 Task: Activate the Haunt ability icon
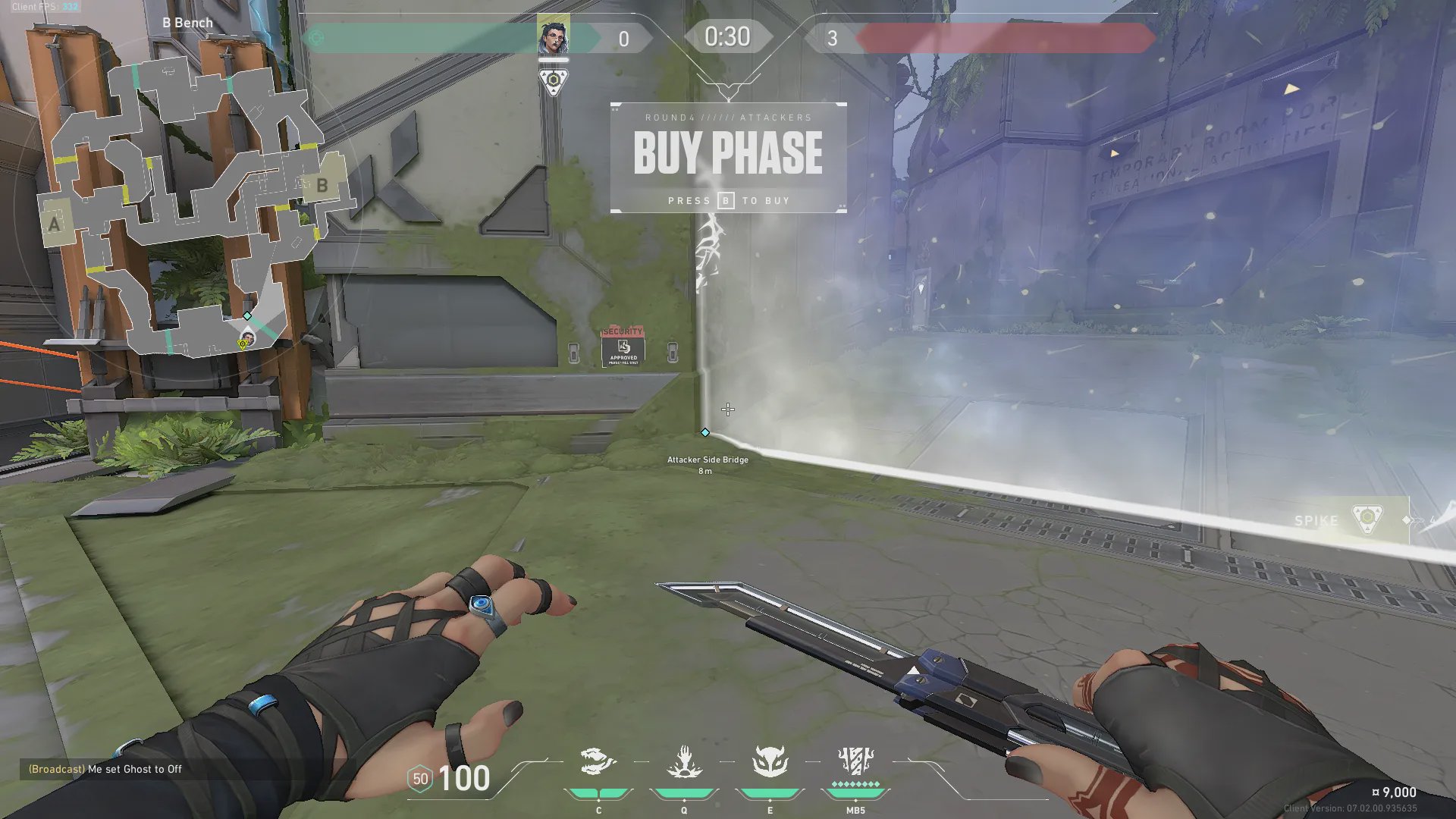click(x=770, y=763)
